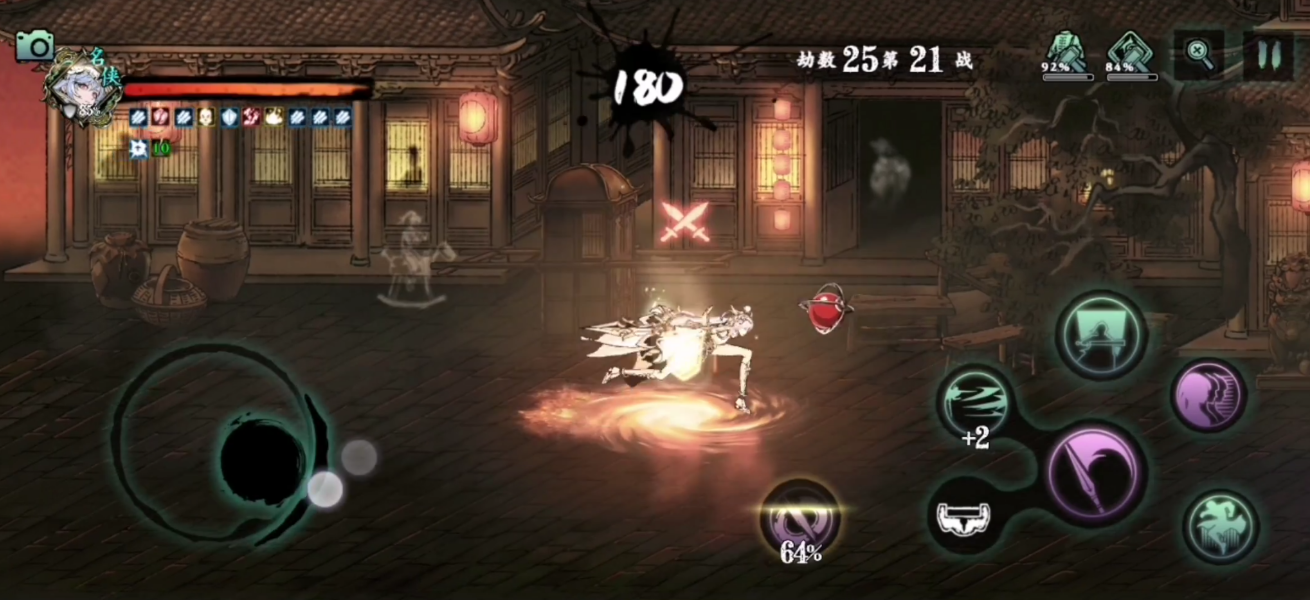The width and height of the screenshot is (1310, 600).
Task: Toggle the magnifying glass zoom button
Action: 1199,55
